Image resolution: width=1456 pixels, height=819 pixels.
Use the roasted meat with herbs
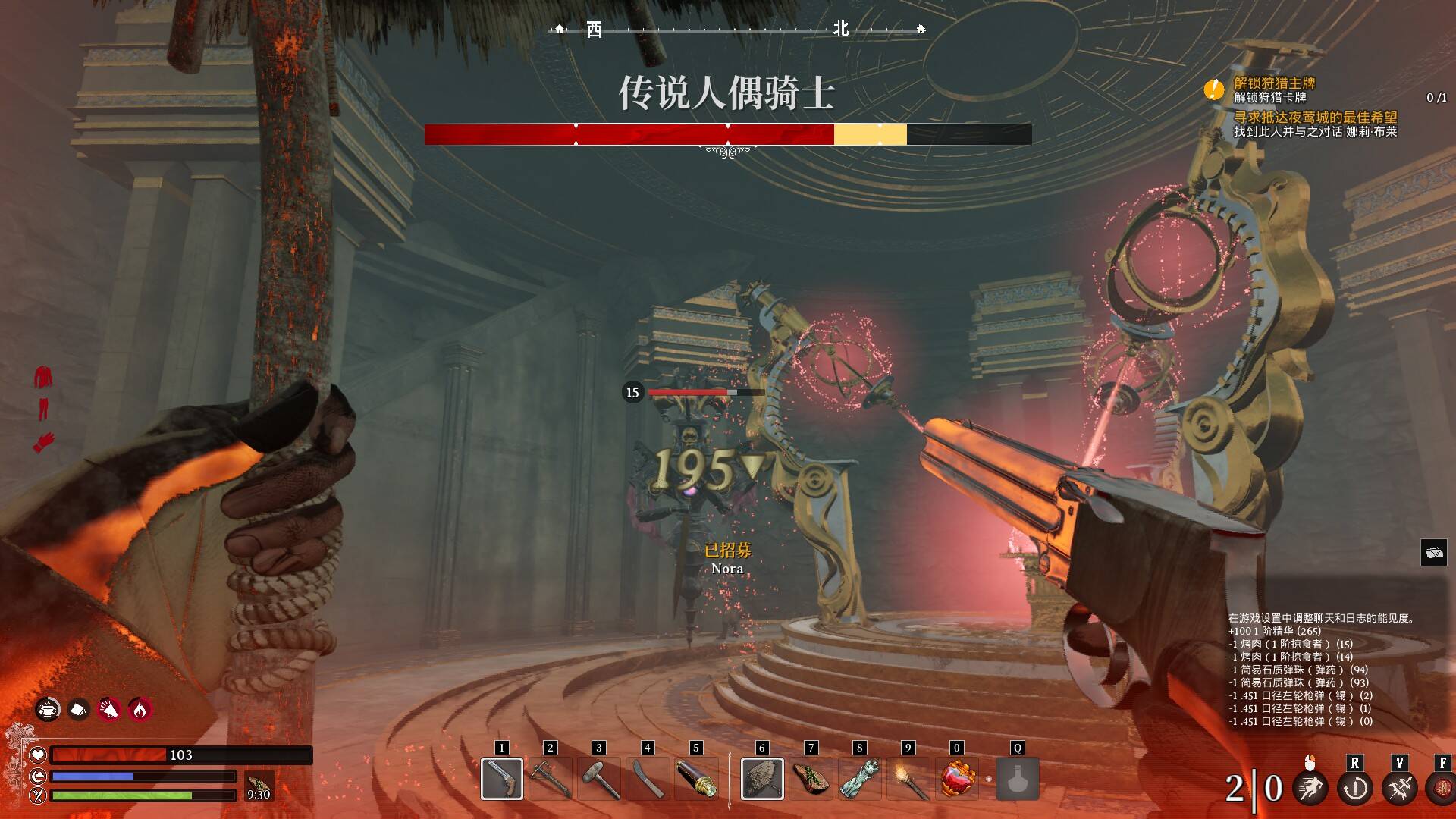[811, 778]
